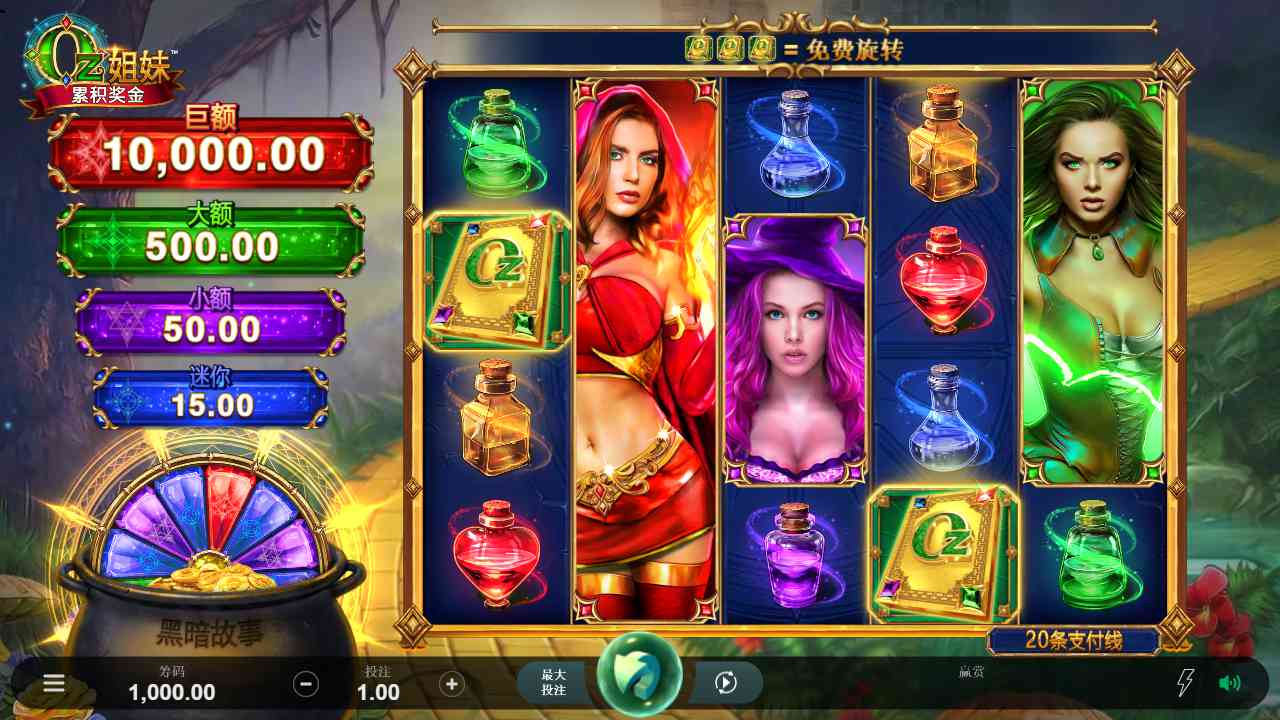The width and height of the screenshot is (1280, 720).
Task: Open the hamburger menu
Action: (x=54, y=683)
